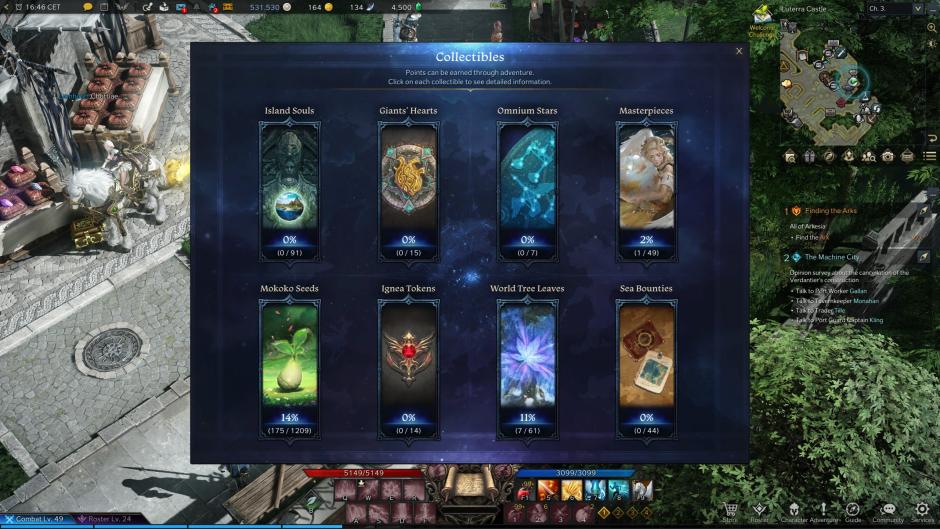Image resolution: width=940 pixels, height=529 pixels.
Task: Open the Services gear menu
Action: click(921, 512)
